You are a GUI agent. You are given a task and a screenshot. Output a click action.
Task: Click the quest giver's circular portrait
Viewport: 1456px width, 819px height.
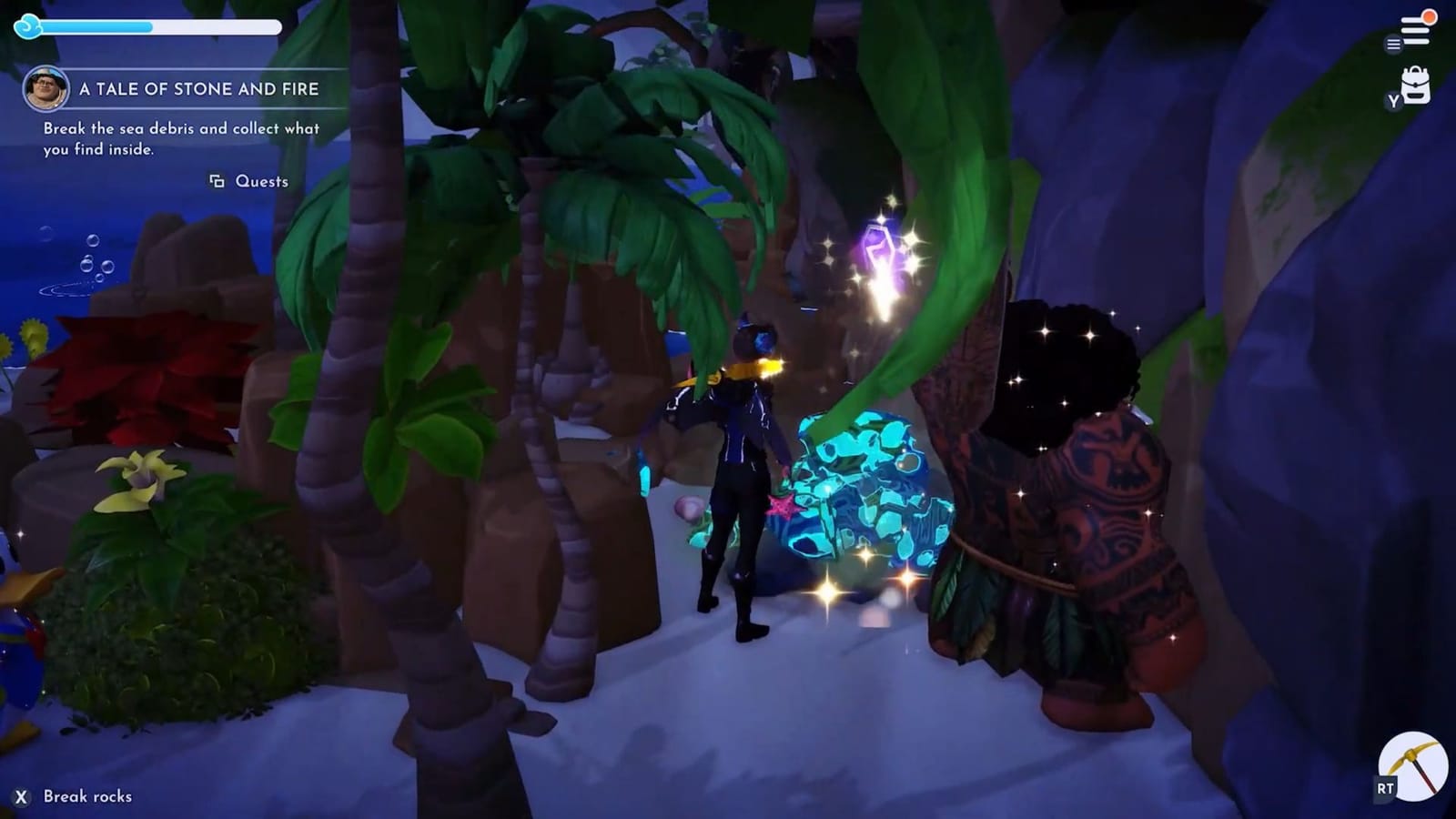(x=47, y=90)
